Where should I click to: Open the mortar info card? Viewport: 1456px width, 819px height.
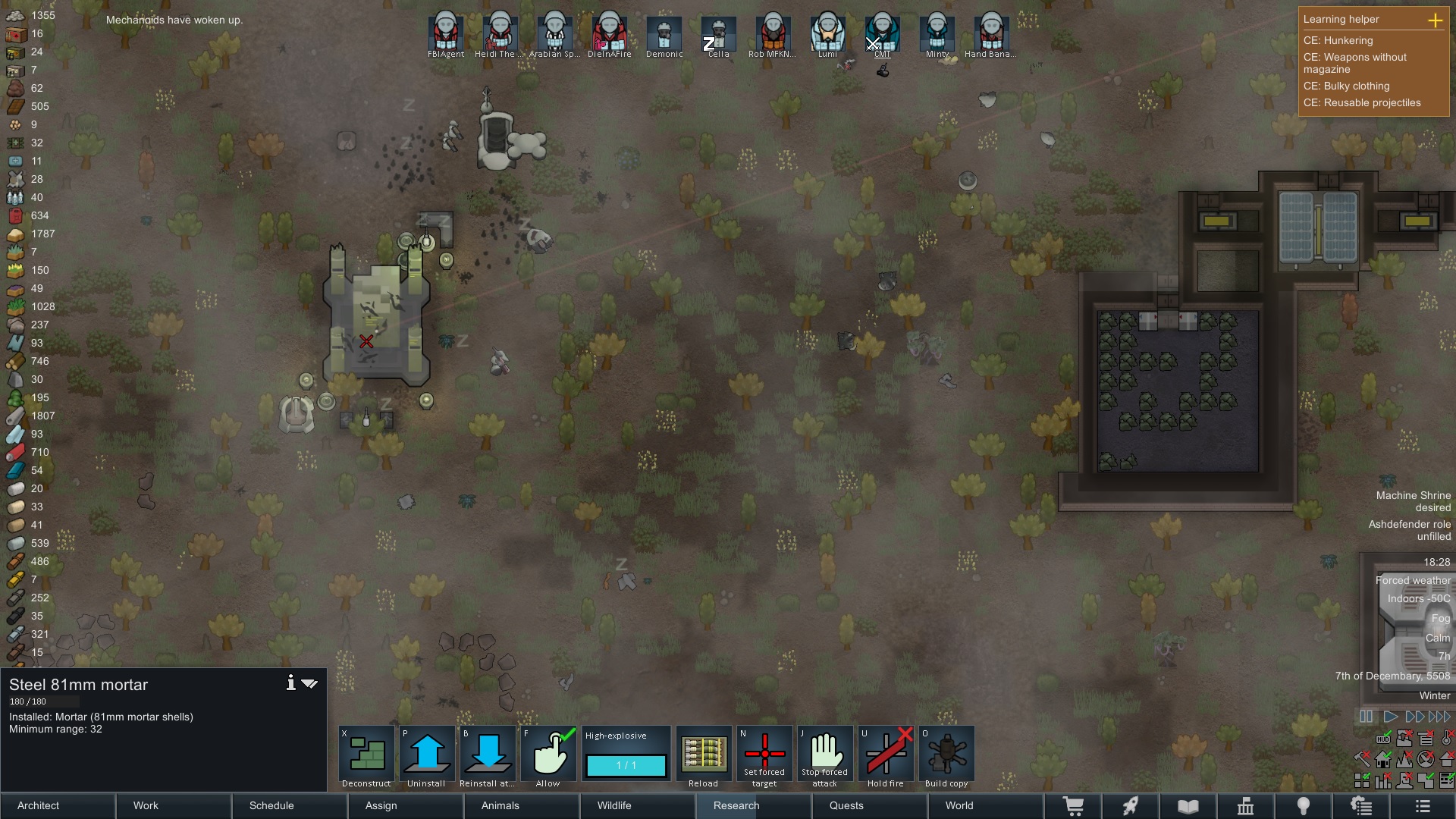(x=290, y=683)
